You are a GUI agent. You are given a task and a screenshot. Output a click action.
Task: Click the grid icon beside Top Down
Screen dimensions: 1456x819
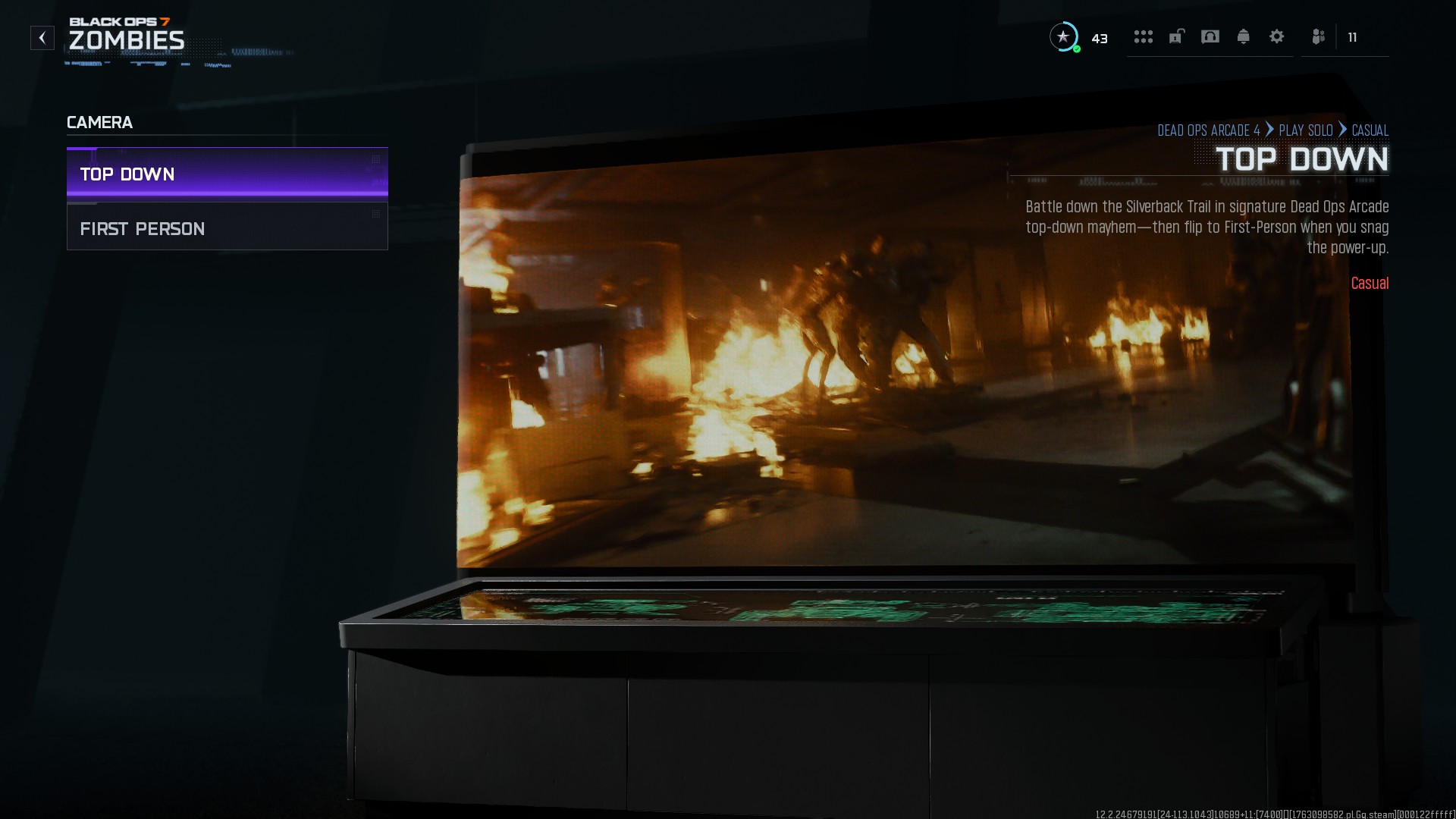coord(375,160)
